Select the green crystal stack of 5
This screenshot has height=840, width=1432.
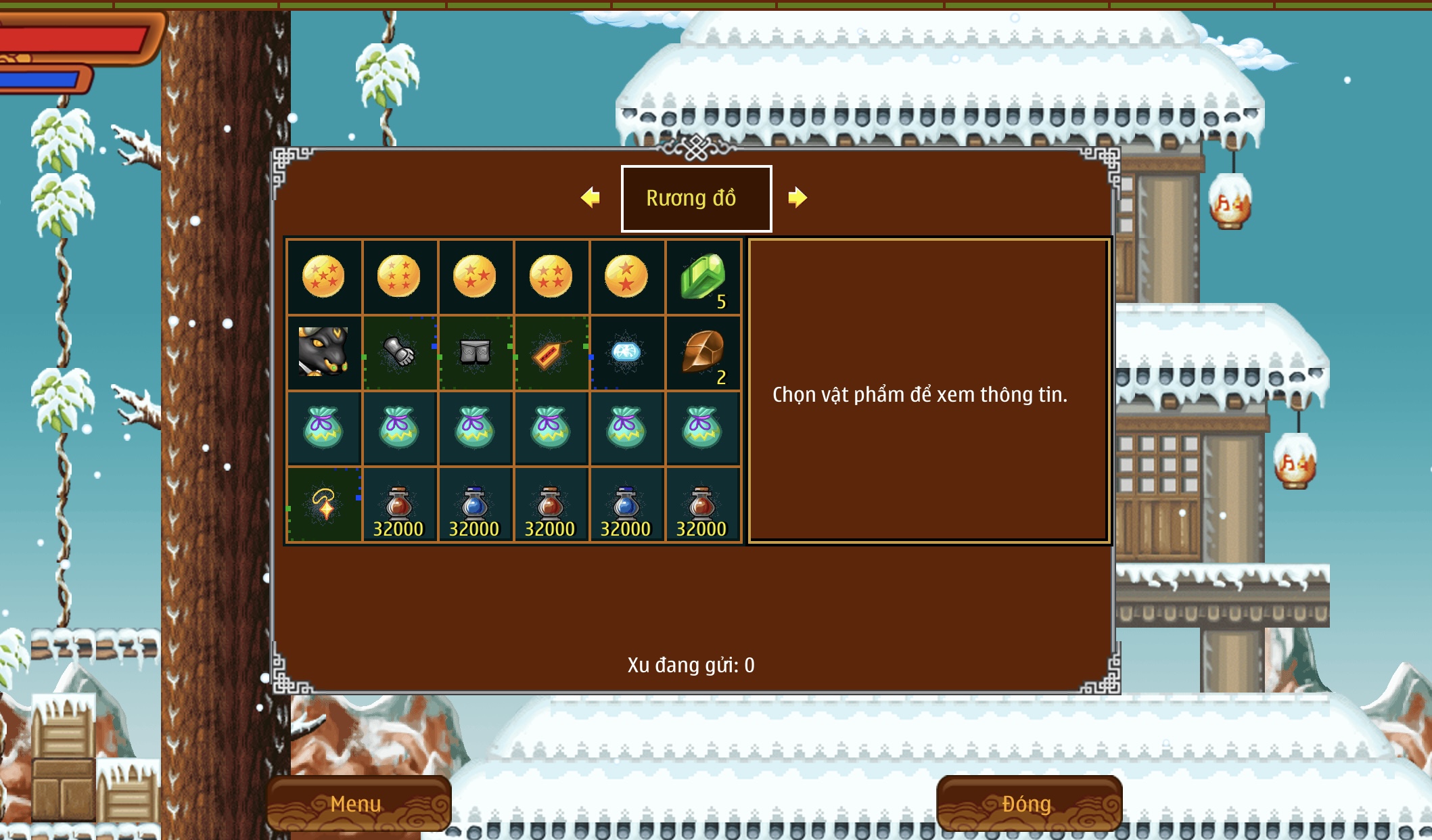tap(702, 277)
